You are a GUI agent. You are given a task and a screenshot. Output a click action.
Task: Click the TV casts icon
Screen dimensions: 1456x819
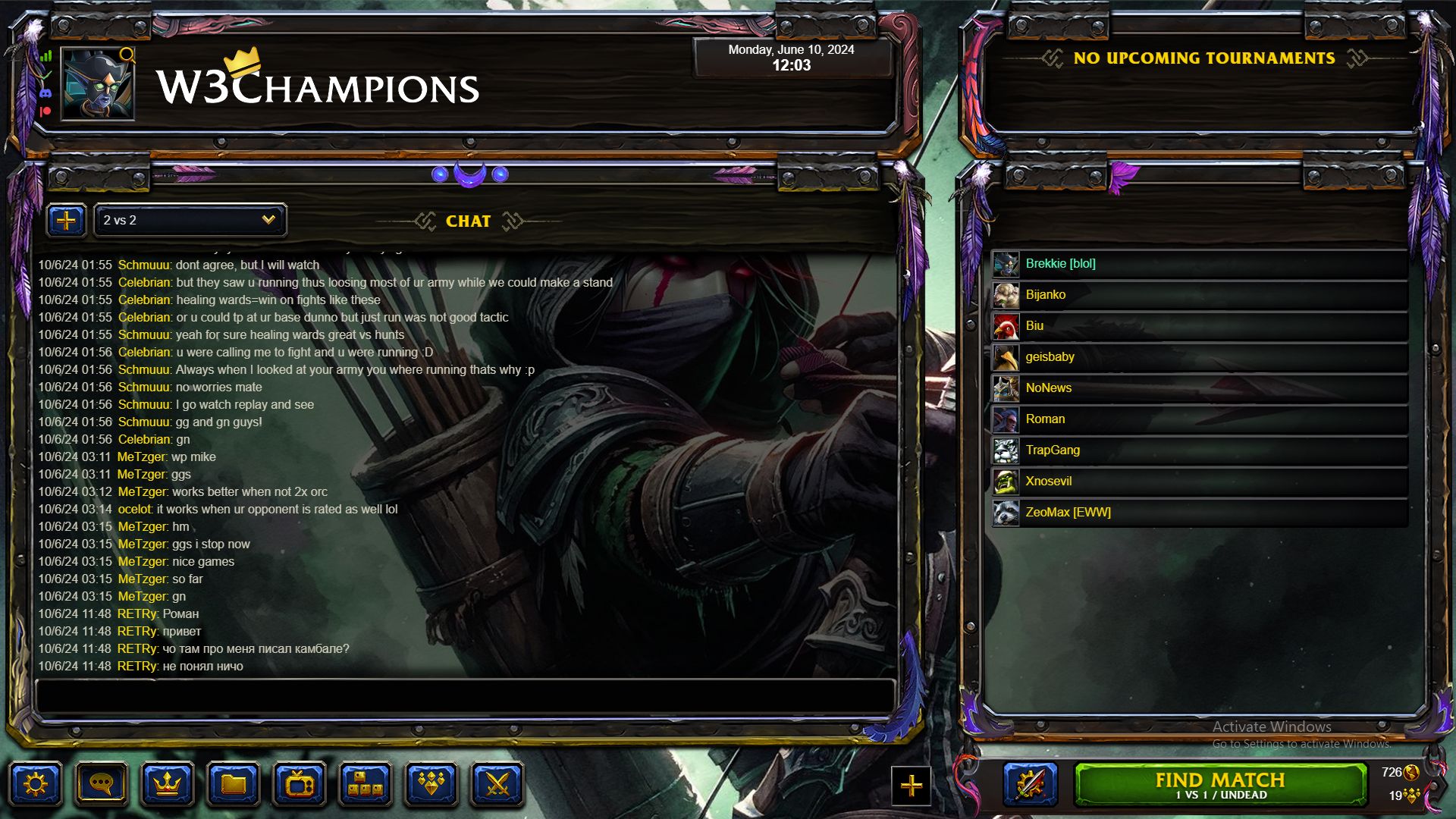[300, 784]
